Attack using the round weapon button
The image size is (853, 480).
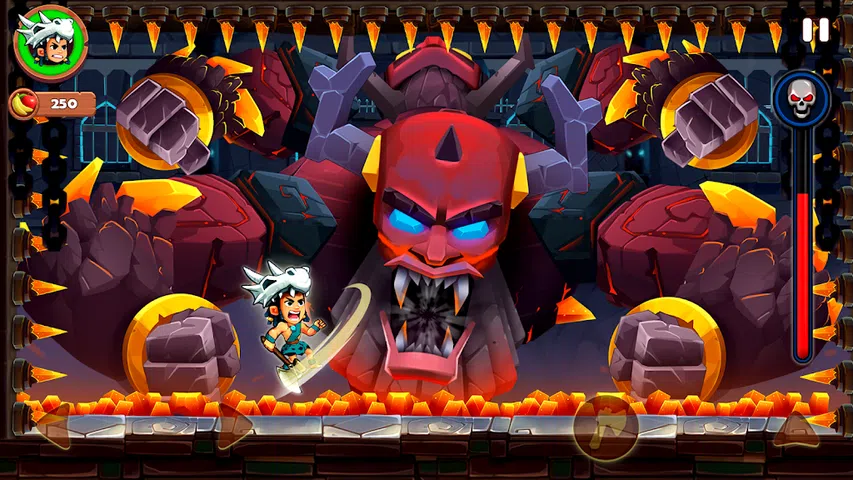pyautogui.click(x=605, y=427)
